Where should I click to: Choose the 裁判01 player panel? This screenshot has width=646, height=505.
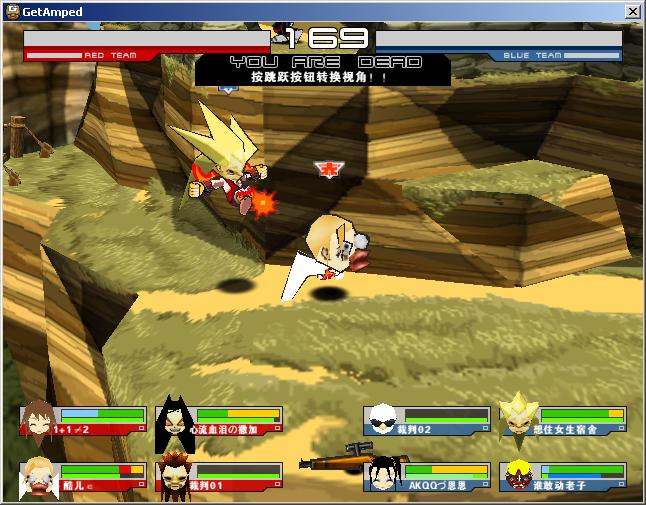220,477
